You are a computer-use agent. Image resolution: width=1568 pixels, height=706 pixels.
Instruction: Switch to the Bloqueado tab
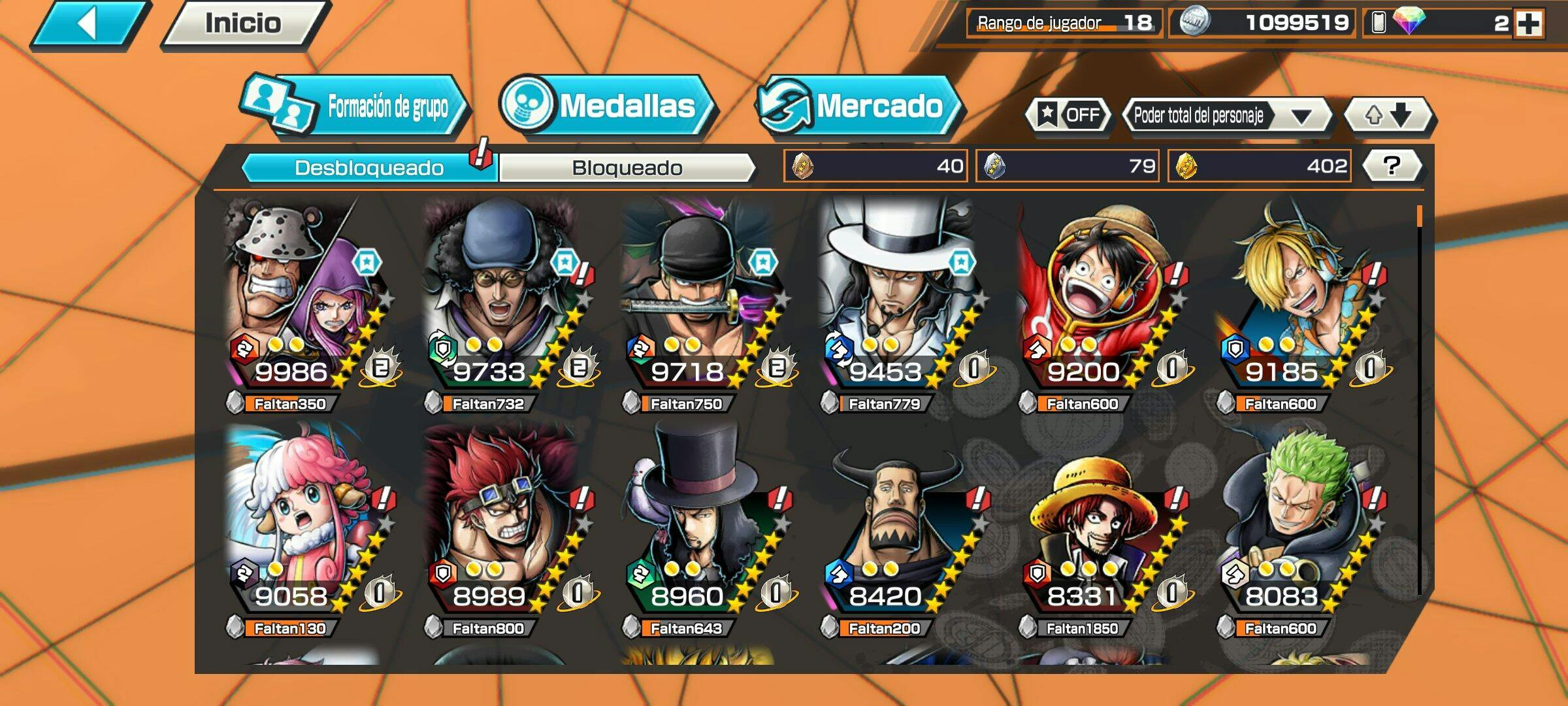[x=627, y=168]
